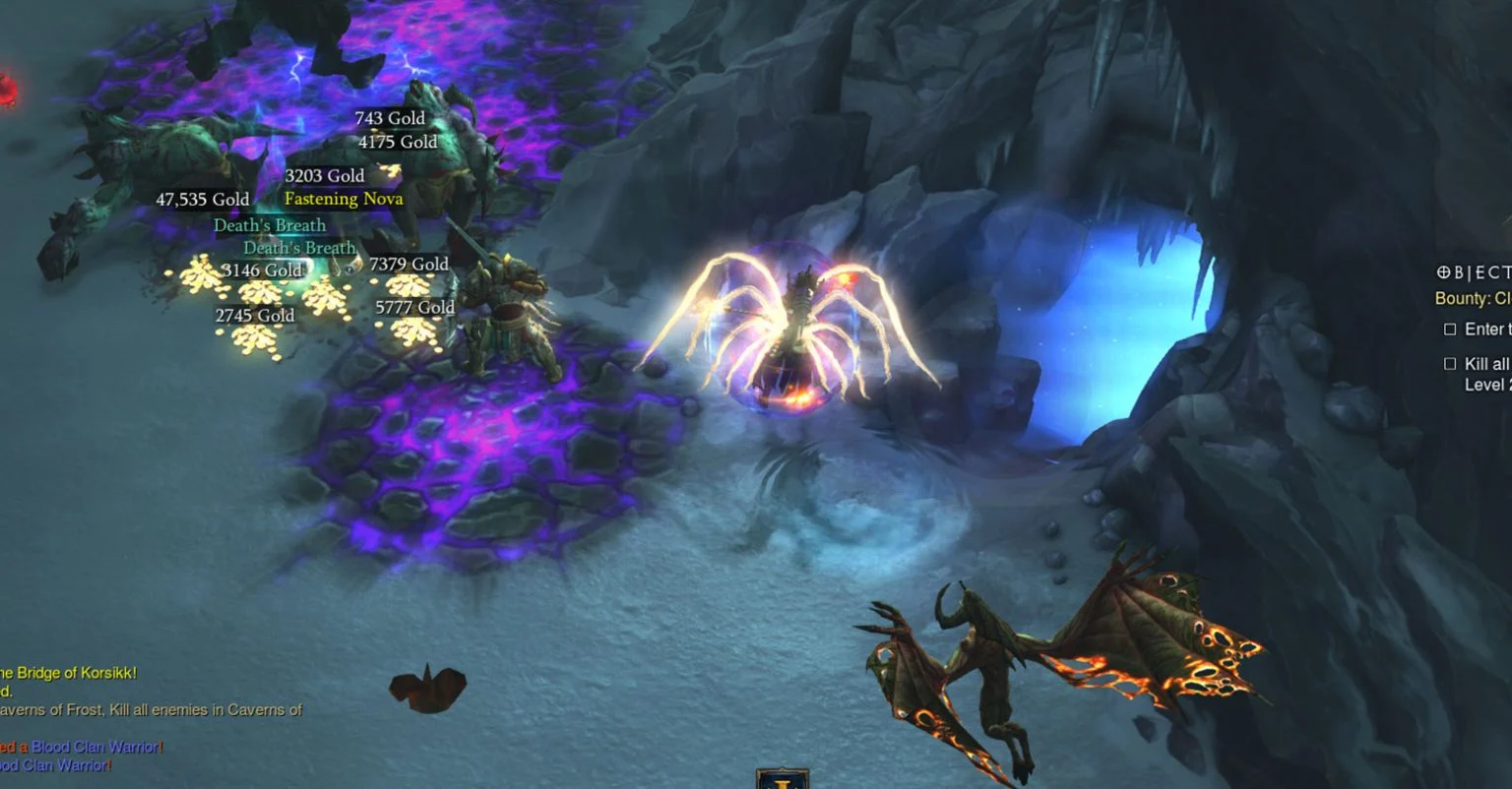Viewport: 1512px width, 789px height.
Task: Click the 47,535 Gold drop label
Action: click(203, 199)
